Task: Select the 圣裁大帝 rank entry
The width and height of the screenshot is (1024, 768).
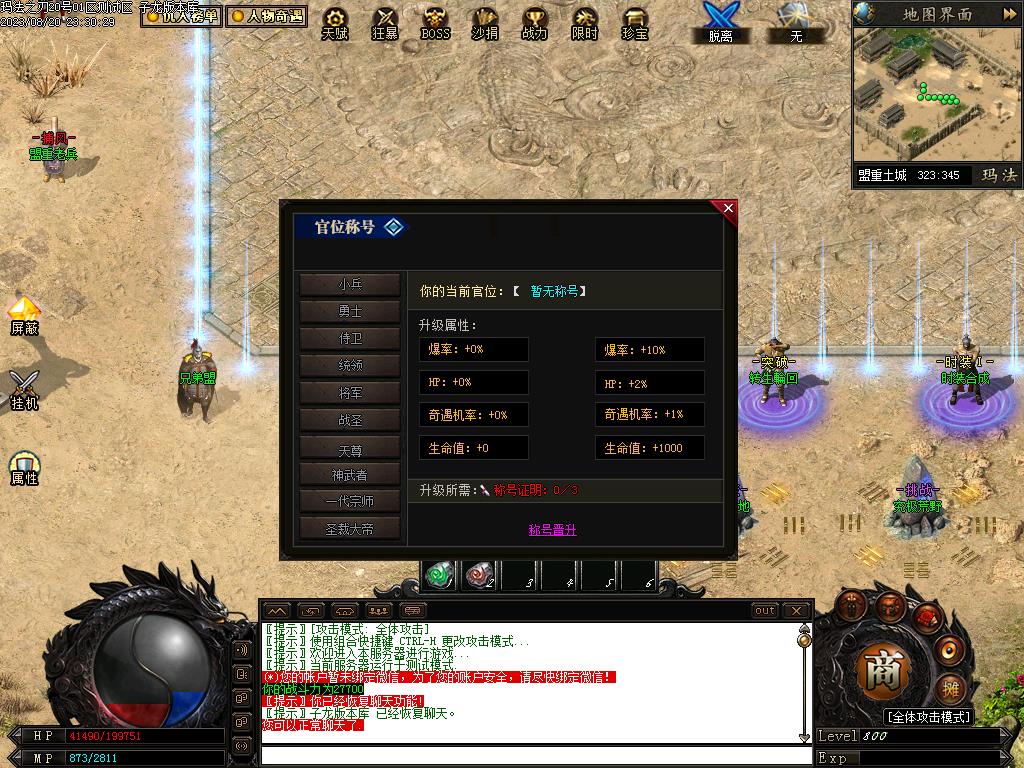Action: pyautogui.click(x=350, y=529)
